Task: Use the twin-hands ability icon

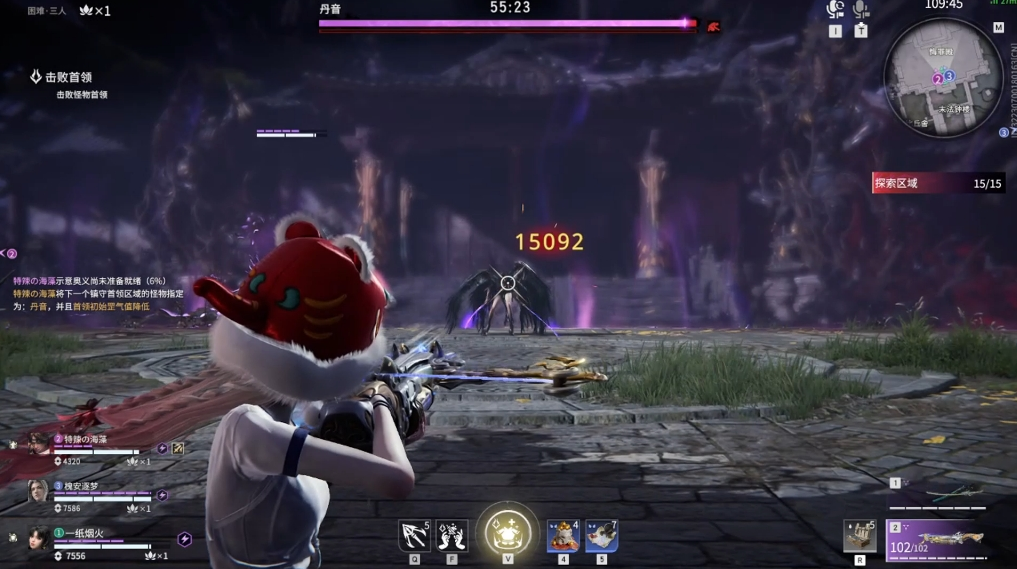Action: point(452,536)
